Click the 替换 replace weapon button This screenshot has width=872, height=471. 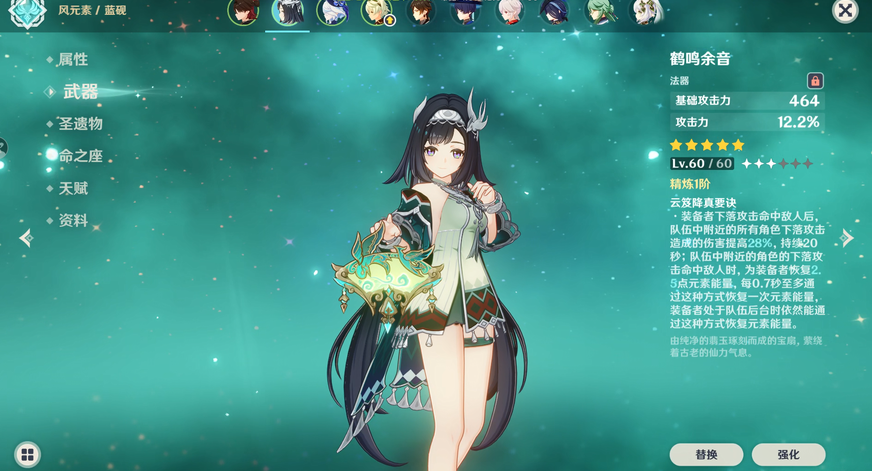pyautogui.click(x=706, y=455)
